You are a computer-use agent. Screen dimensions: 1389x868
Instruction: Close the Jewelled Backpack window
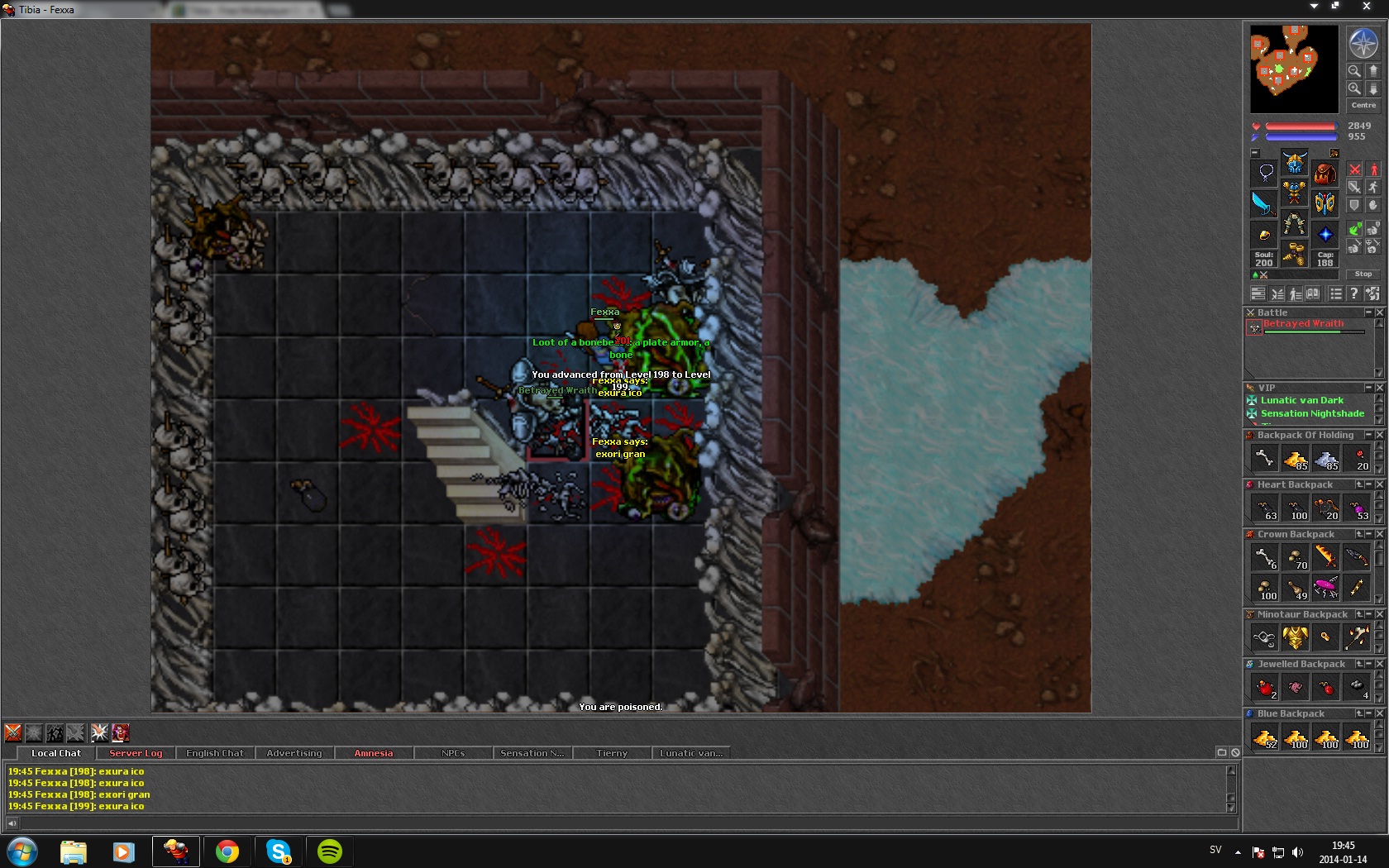(1379, 664)
